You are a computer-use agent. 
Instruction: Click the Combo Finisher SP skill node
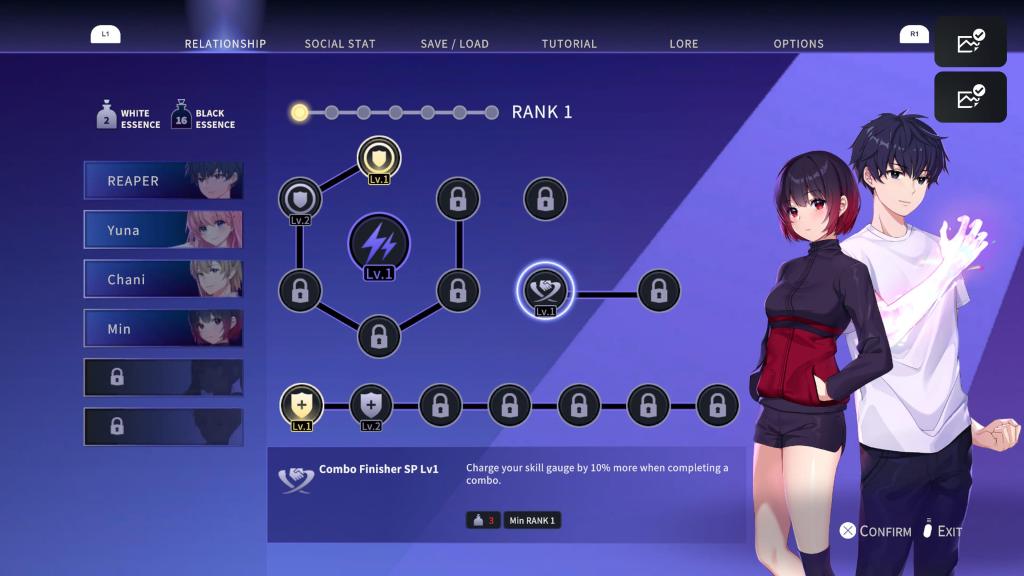tap(545, 291)
